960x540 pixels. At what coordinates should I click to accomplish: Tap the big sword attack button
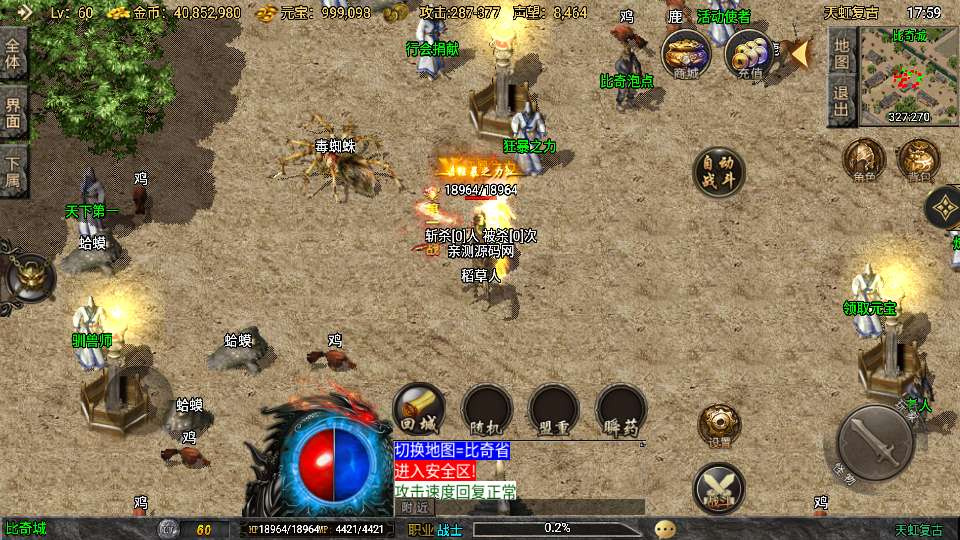click(874, 443)
